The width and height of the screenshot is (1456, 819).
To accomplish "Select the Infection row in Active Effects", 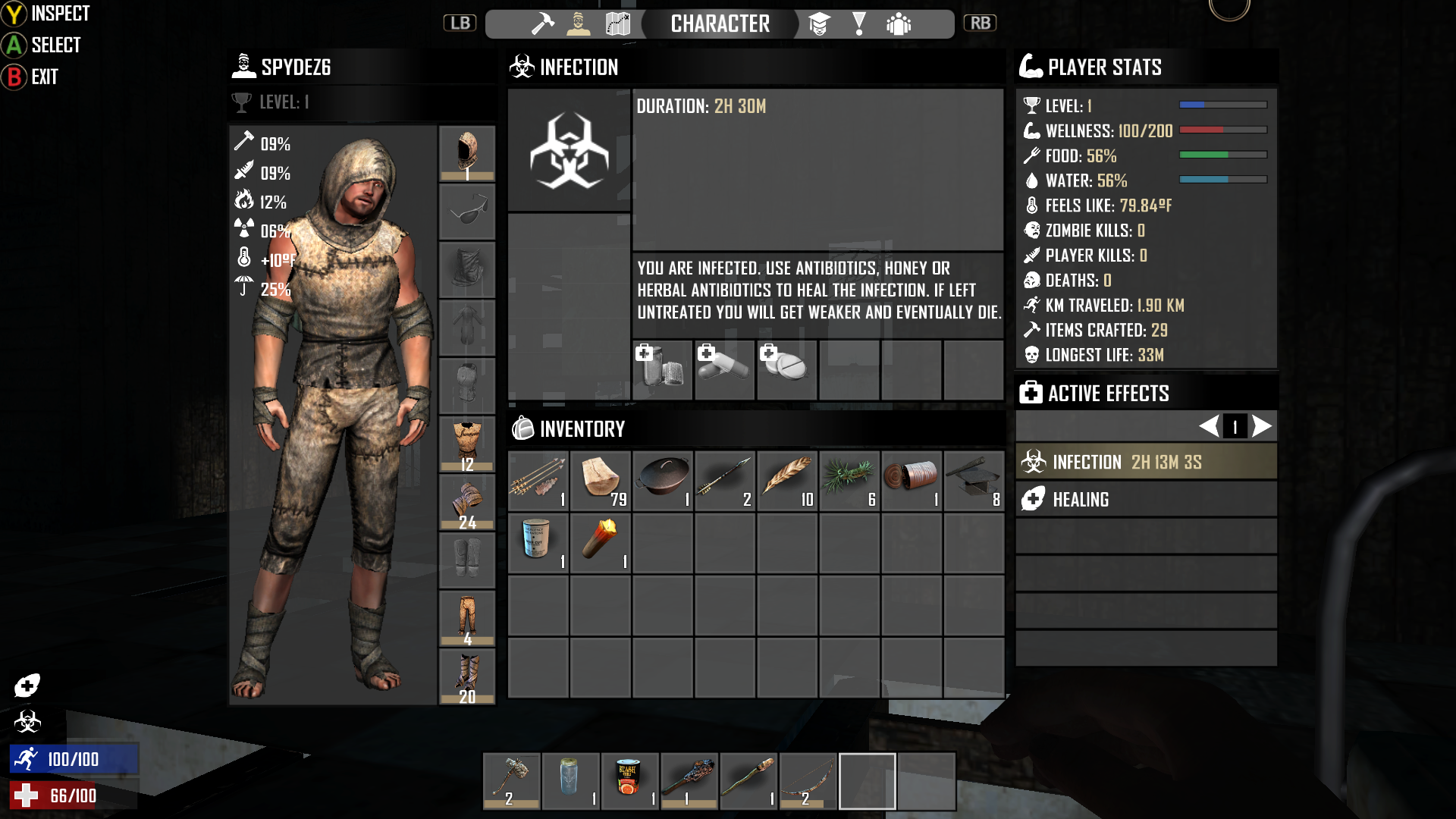I will click(1146, 462).
